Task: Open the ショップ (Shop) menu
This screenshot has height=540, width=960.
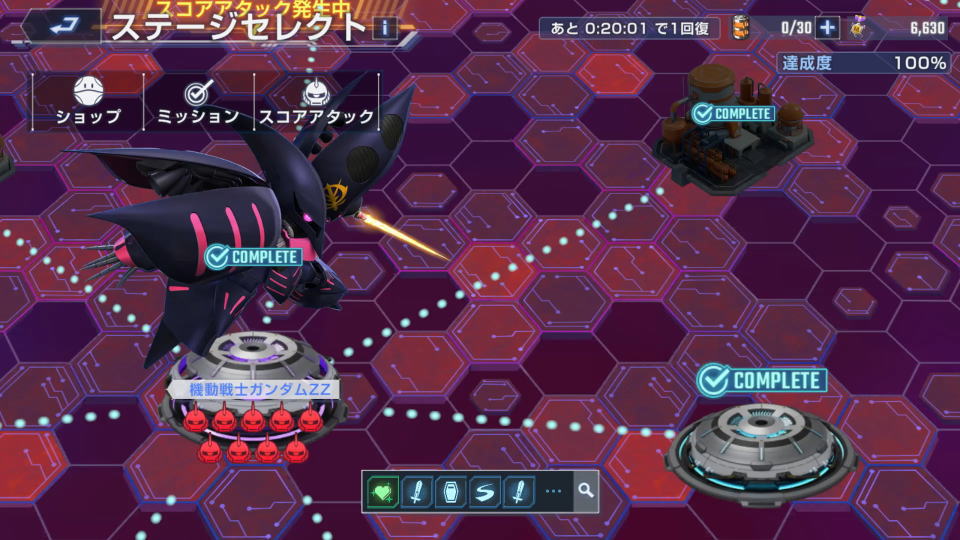Action: 88,103
